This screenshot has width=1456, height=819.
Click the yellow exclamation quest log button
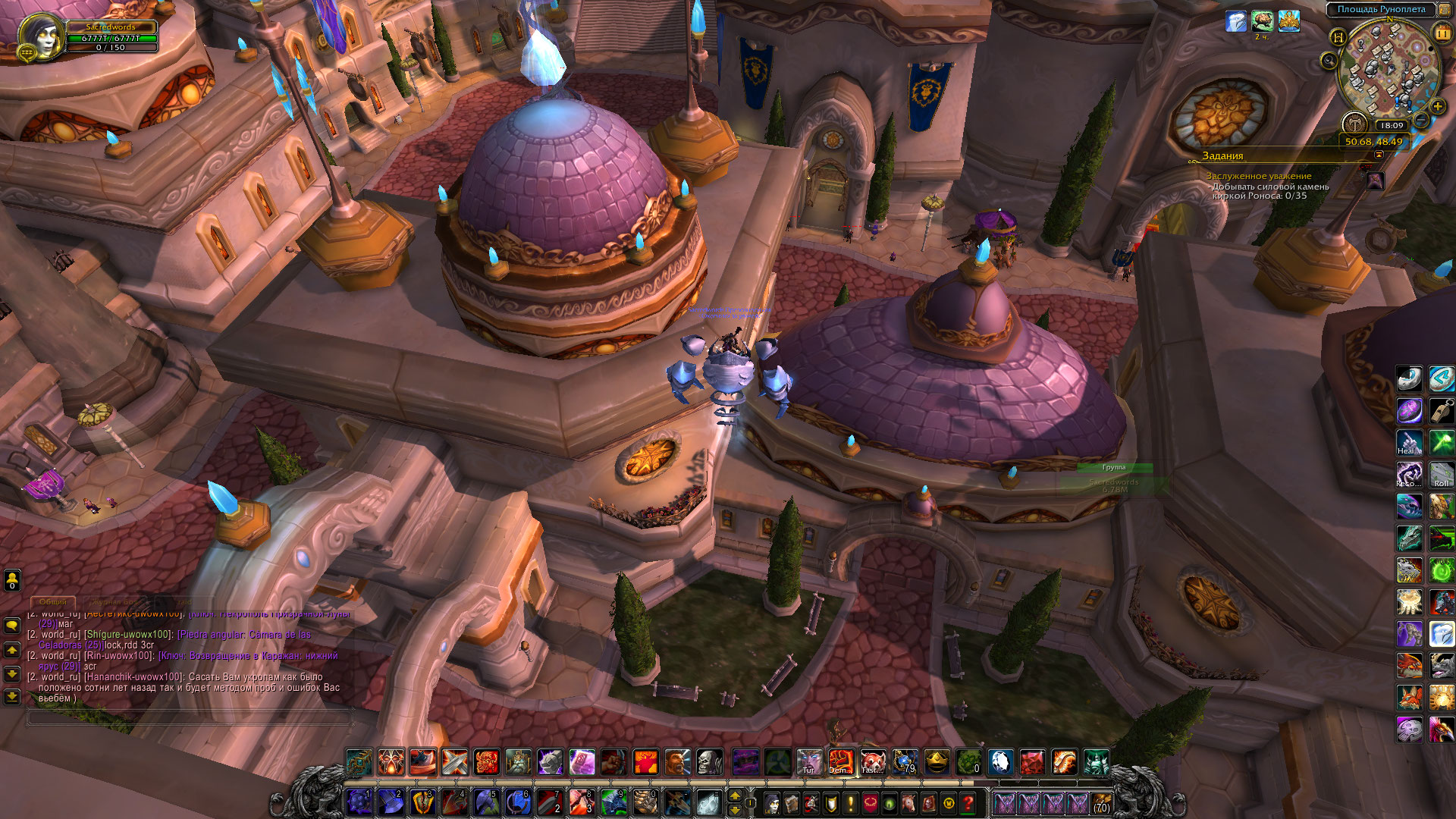[850, 802]
